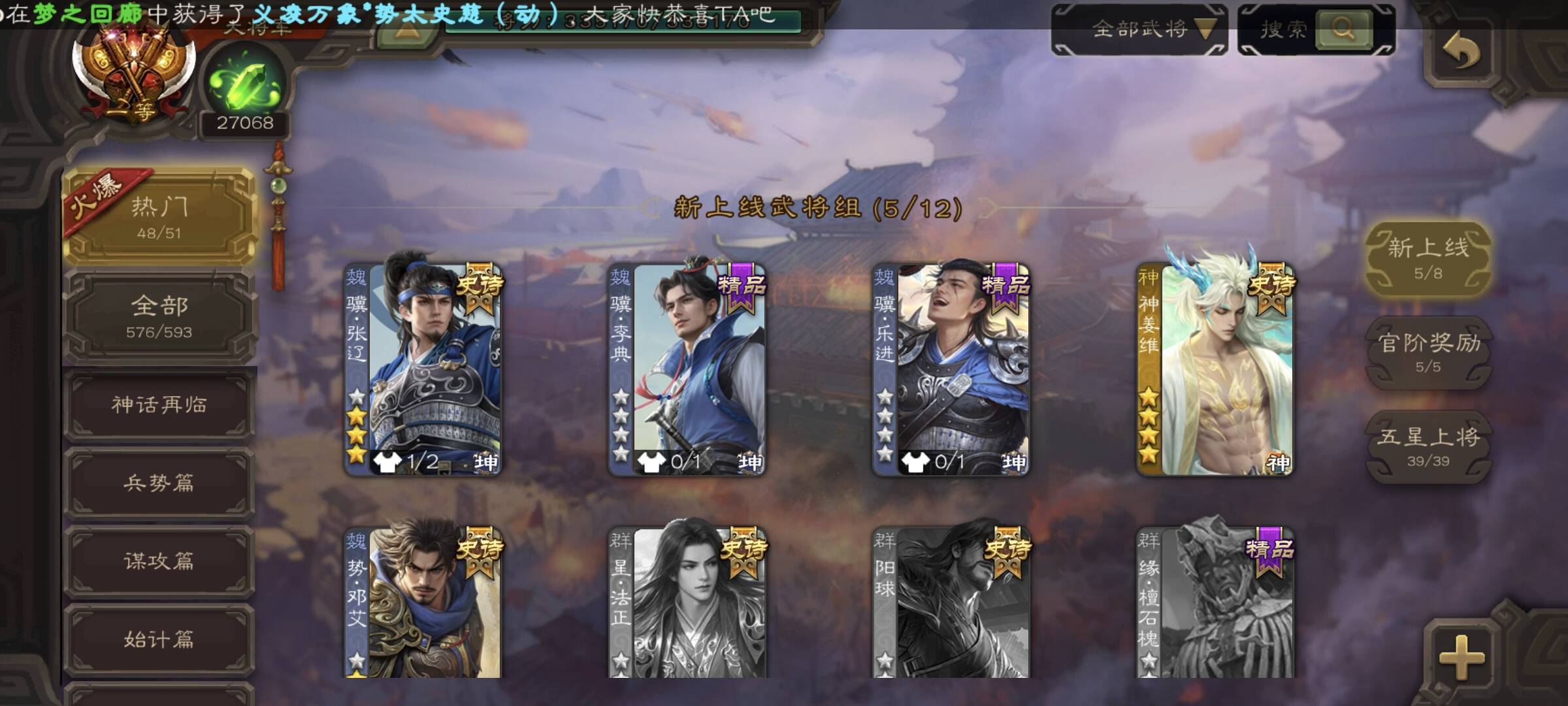Show the 兵势篇 category

point(159,483)
